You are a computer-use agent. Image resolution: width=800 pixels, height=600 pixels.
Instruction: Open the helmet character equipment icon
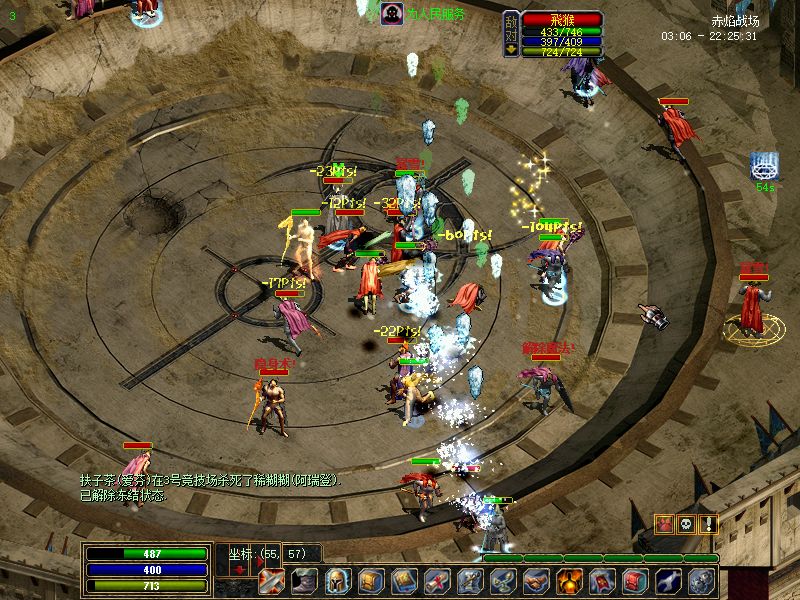click(339, 582)
